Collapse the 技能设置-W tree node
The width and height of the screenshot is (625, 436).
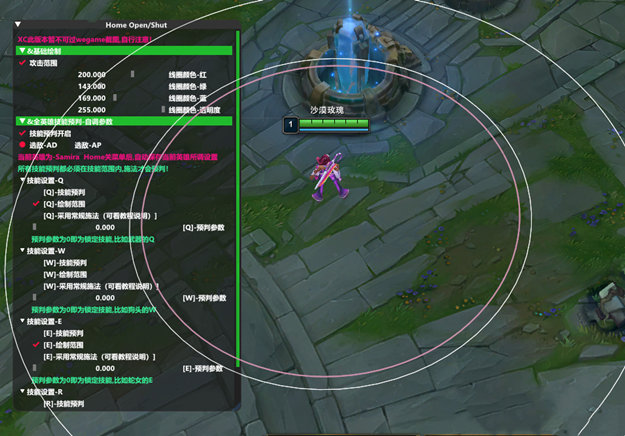[23, 251]
